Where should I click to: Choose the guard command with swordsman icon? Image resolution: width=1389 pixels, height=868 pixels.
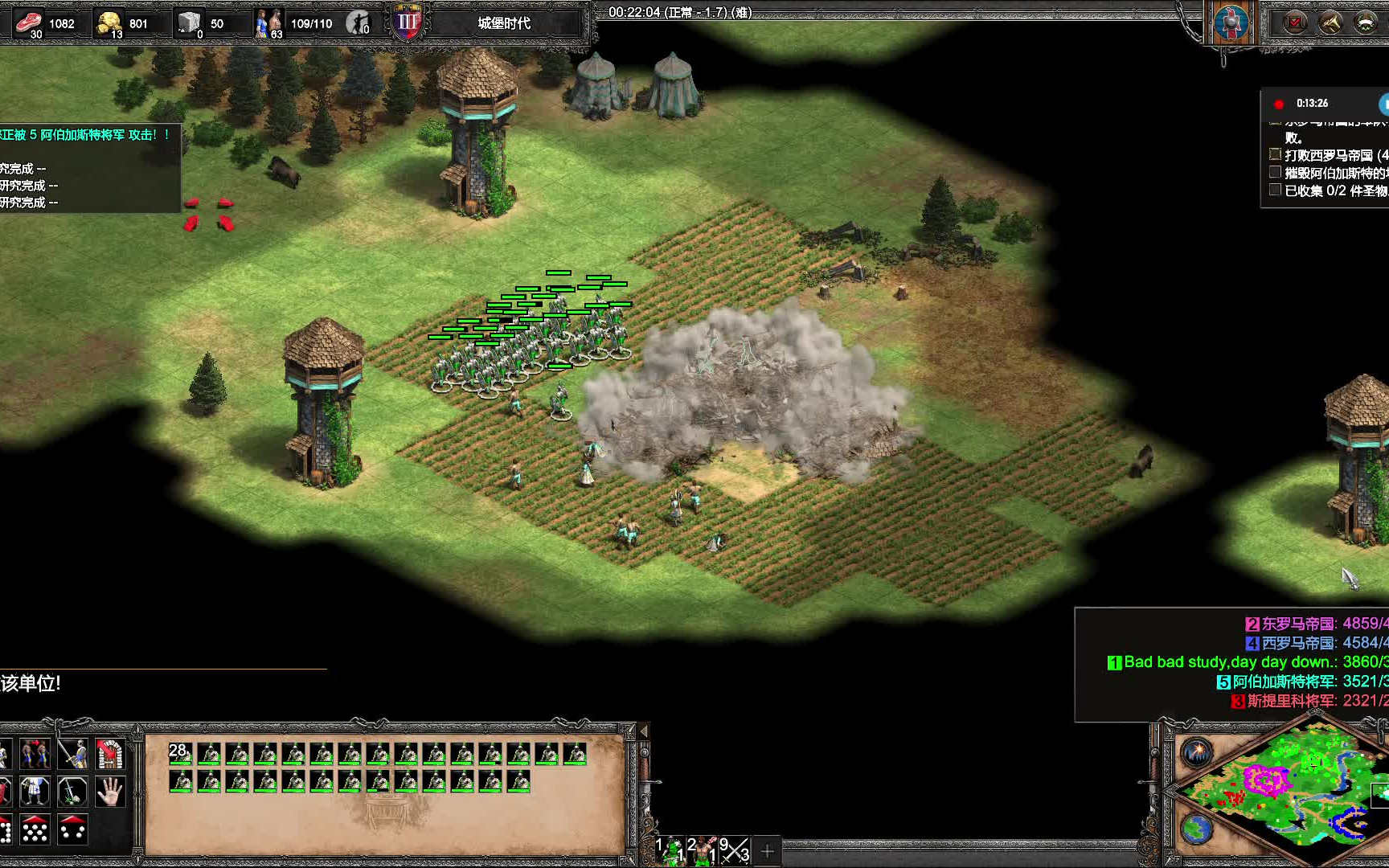pyautogui.click(x=72, y=754)
